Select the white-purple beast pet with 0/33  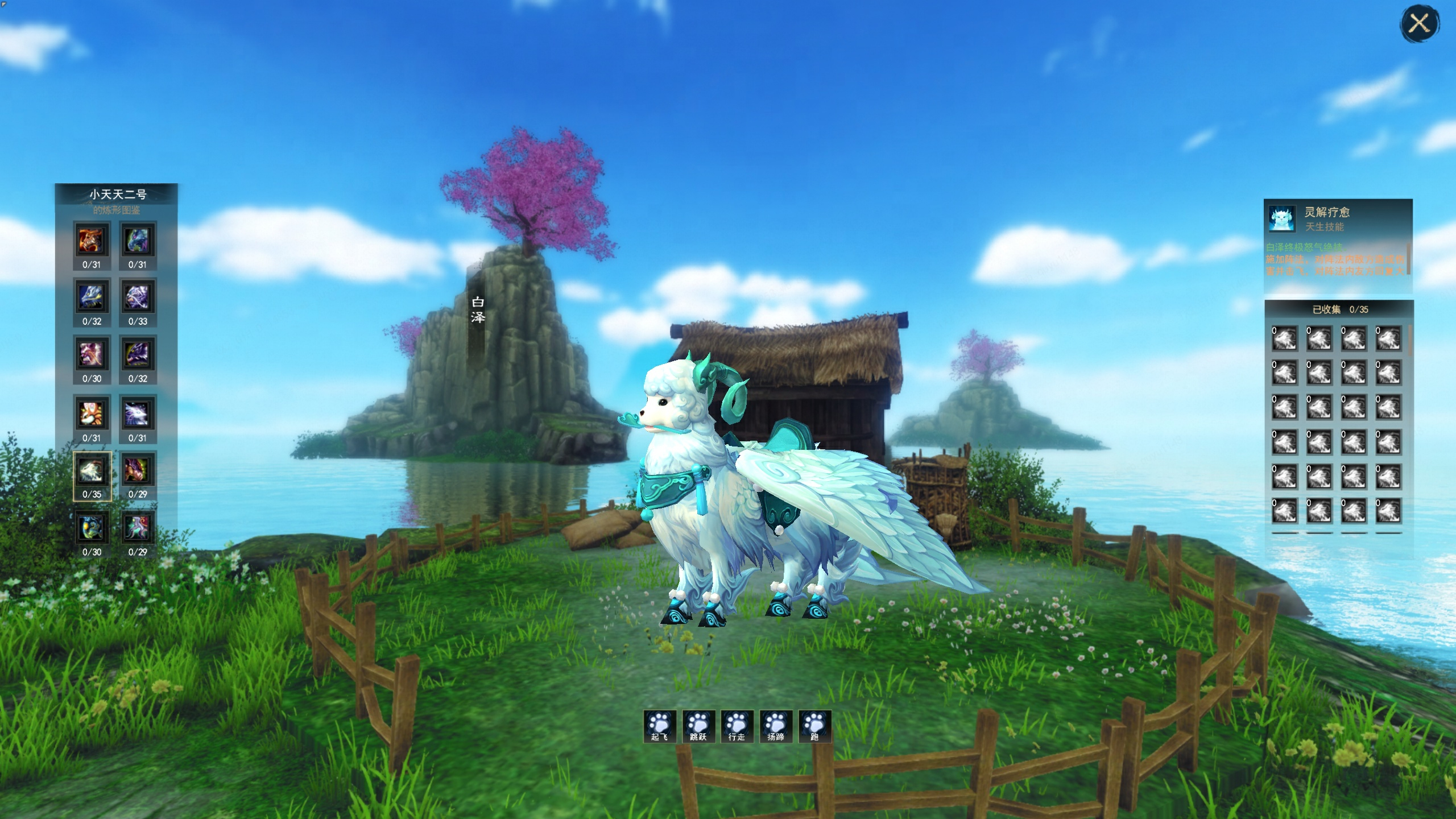click(138, 297)
